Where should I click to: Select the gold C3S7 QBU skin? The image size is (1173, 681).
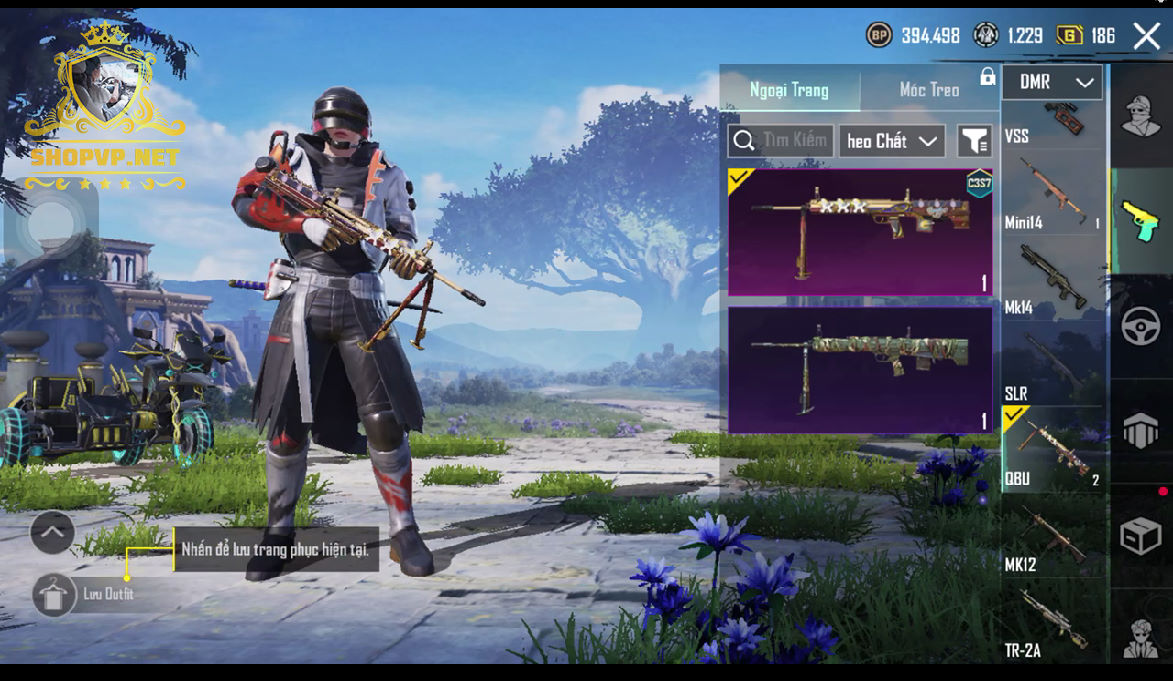point(860,232)
